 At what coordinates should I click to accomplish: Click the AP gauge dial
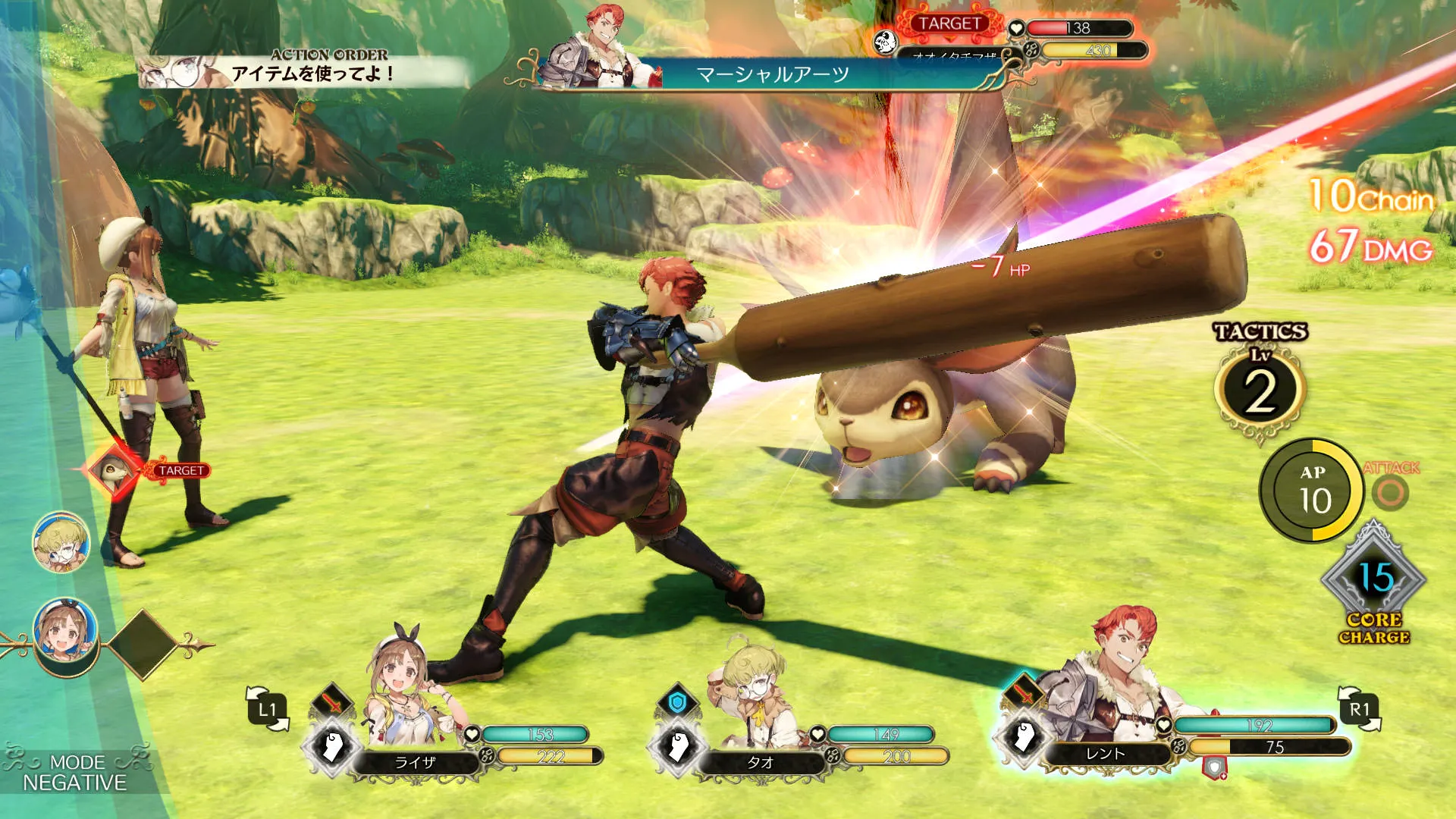(1313, 491)
